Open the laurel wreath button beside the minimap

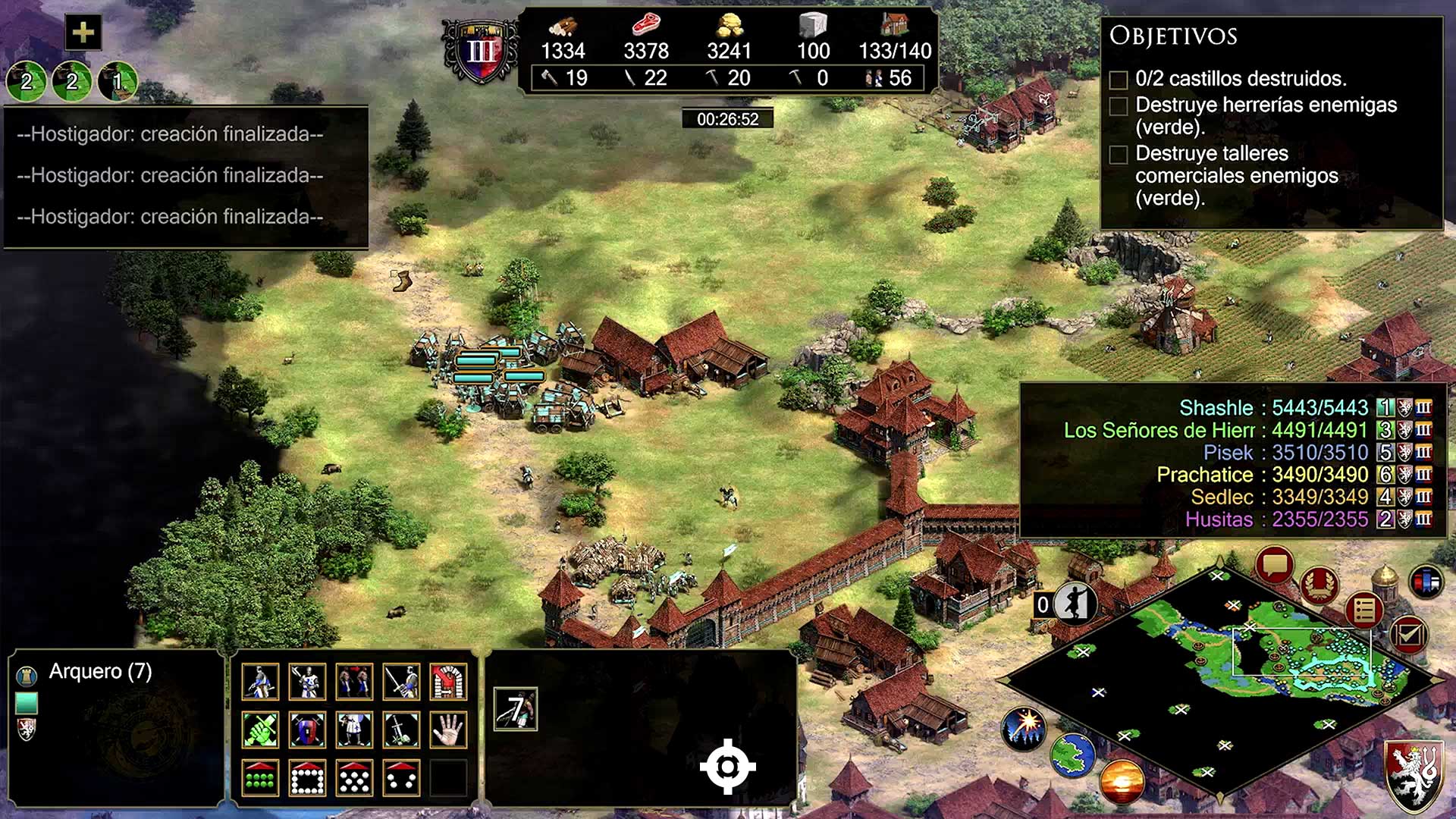tap(1319, 585)
